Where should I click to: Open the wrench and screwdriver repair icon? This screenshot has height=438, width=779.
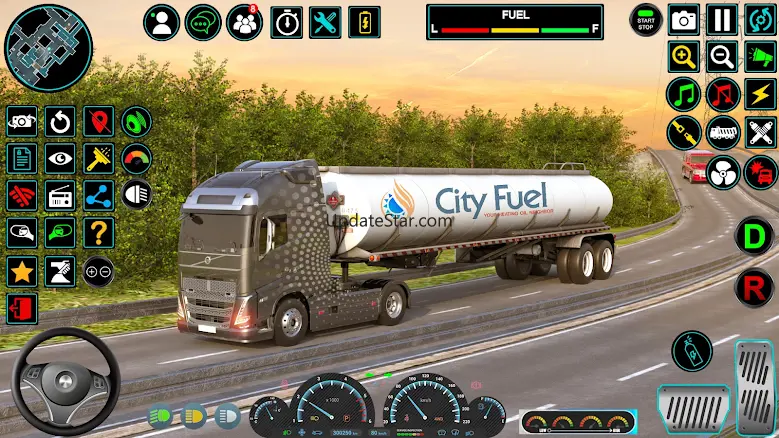pos(325,22)
